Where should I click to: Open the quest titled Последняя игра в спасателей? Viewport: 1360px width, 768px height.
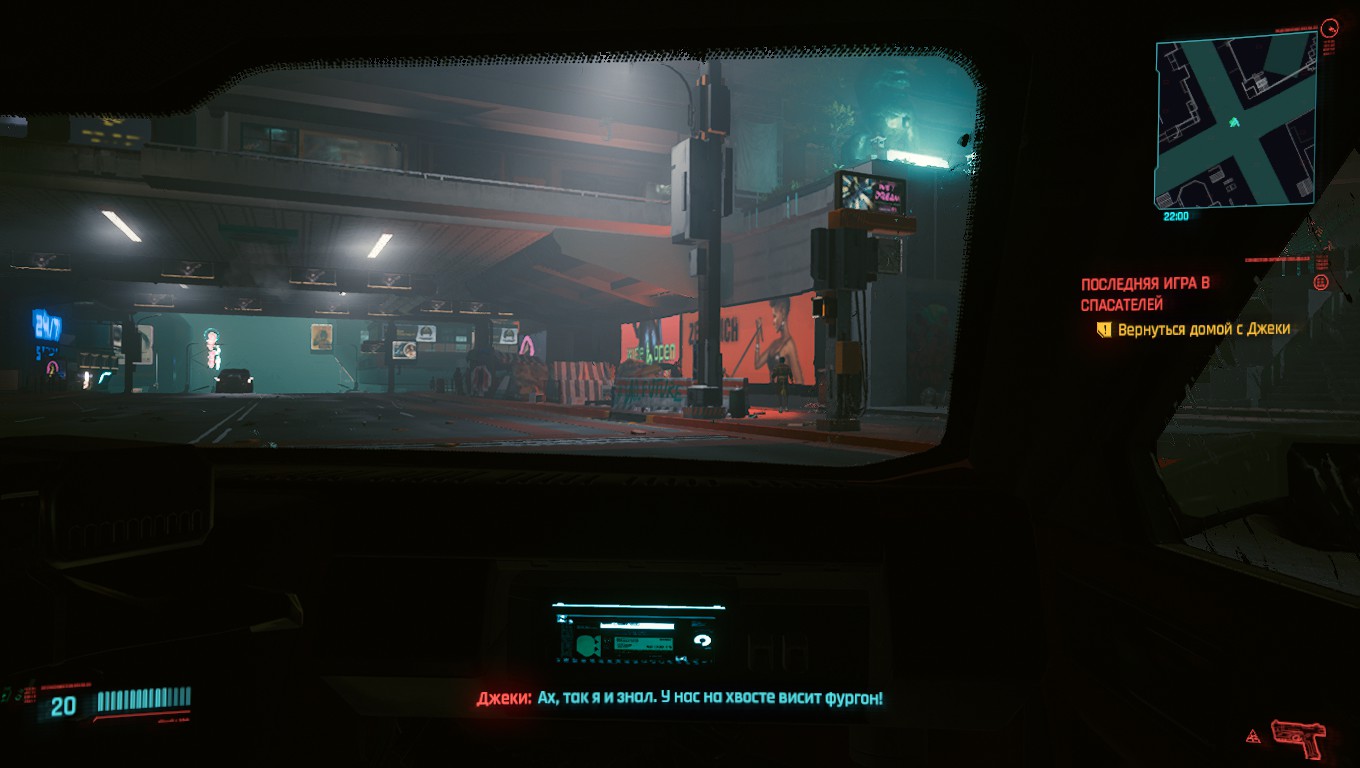1145,294
